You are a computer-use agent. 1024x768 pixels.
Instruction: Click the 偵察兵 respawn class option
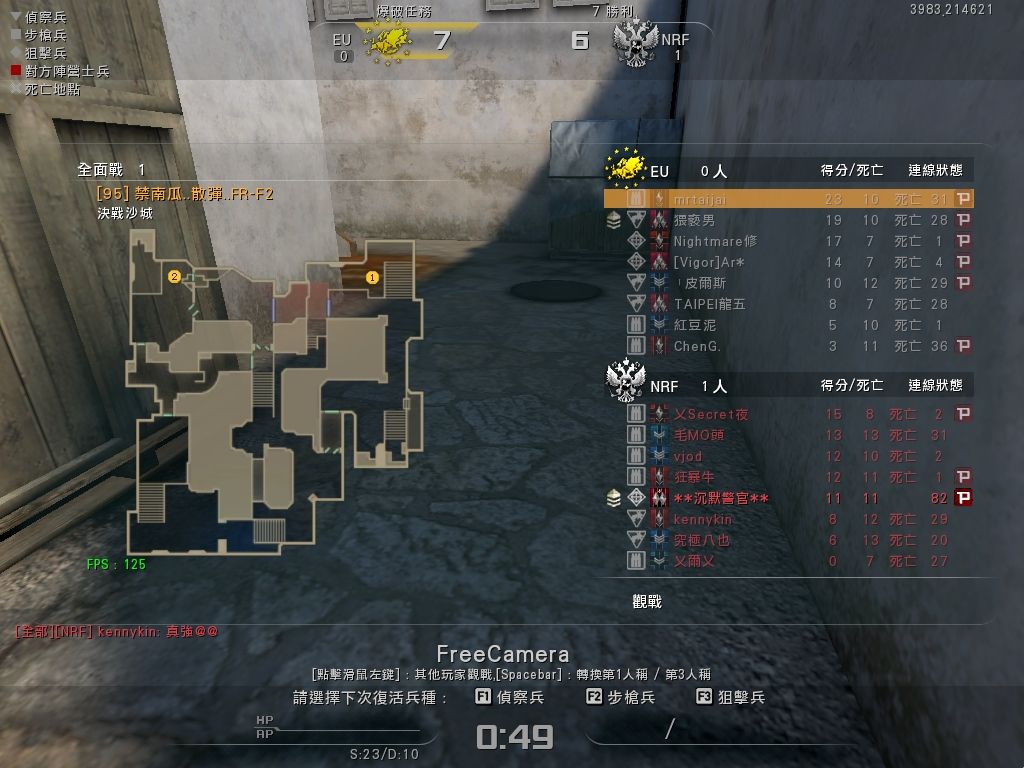pyautogui.click(x=510, y=697)
